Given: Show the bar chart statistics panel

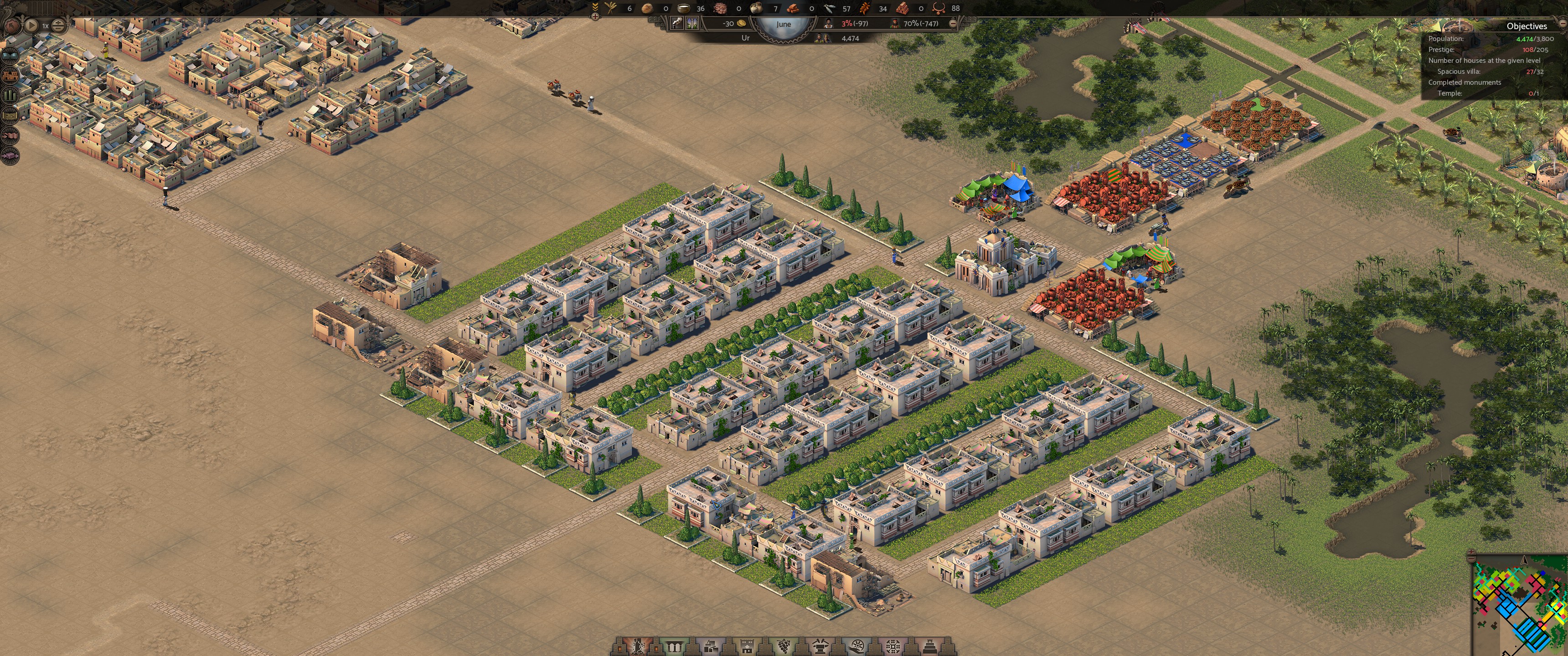Looking at the screenshot, I should coord(10,96).
